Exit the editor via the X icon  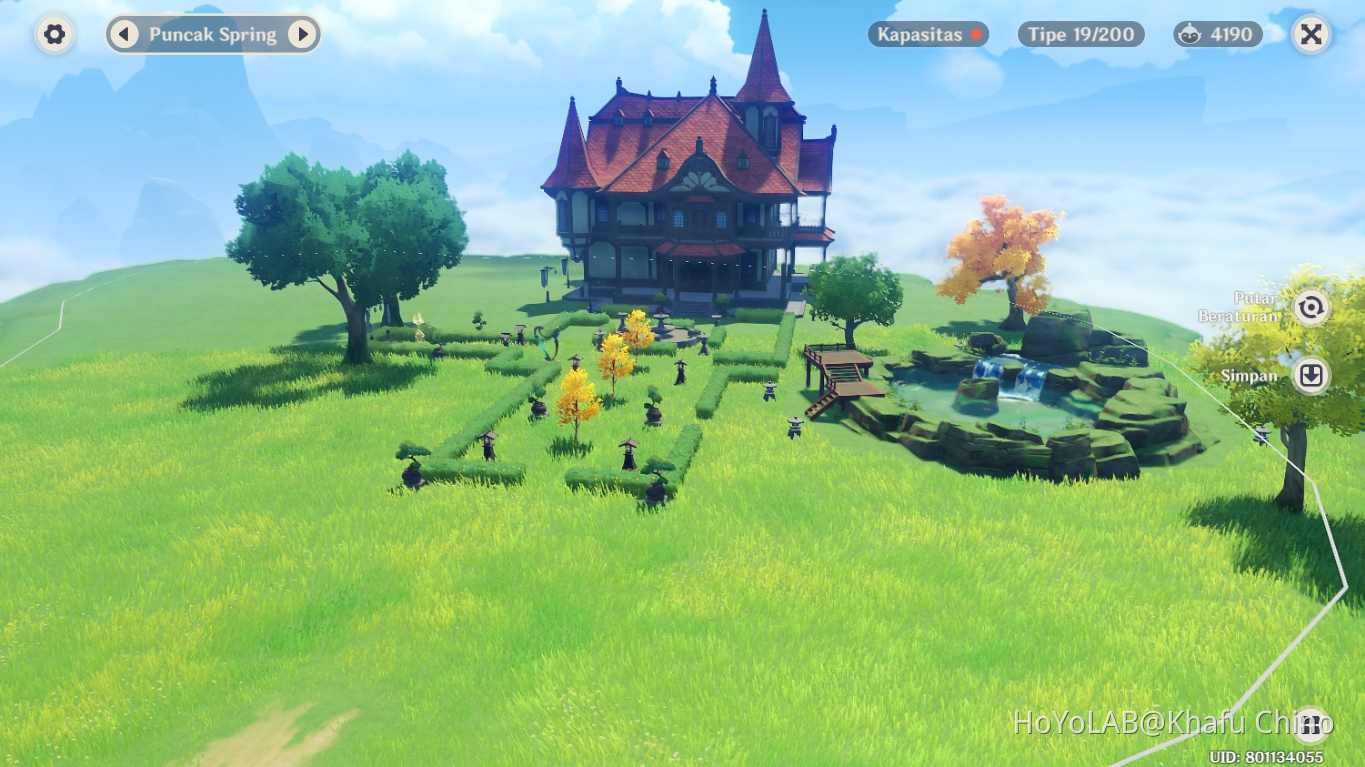(1310, 34)
